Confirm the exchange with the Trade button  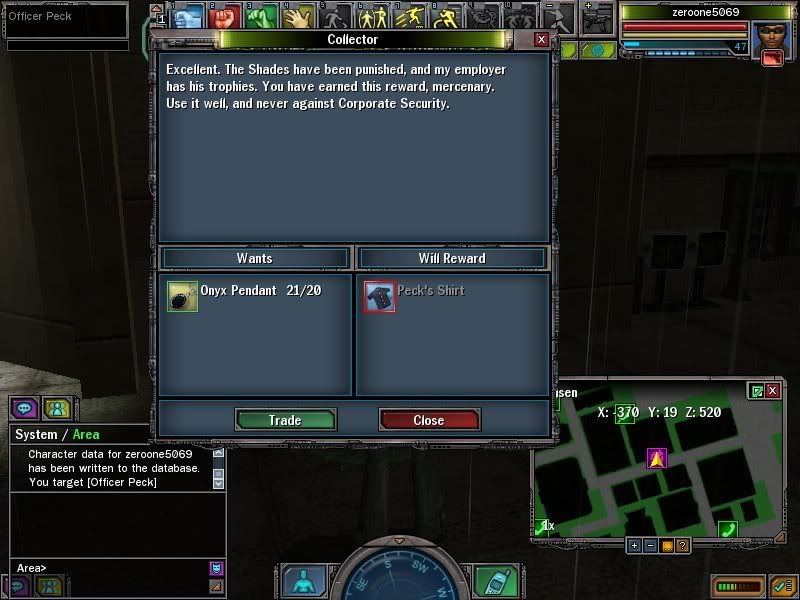[x=285, y=420]
